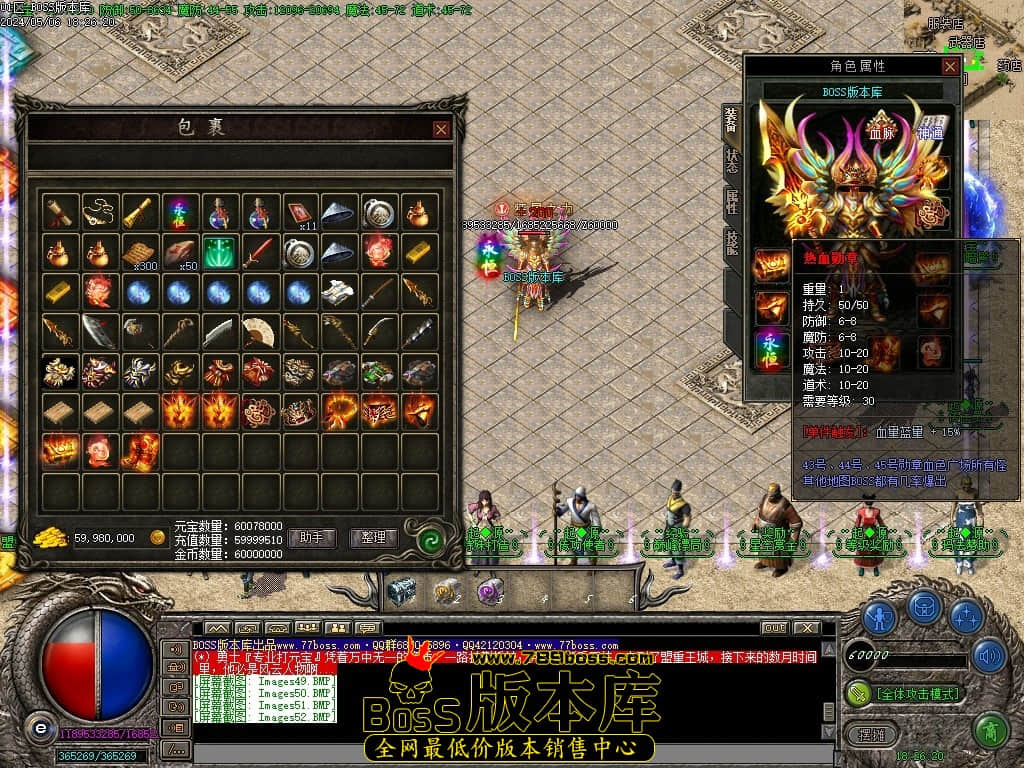Select the green glowing skill book item
This screenshot has height=768, width=1024.
[x=219, y=251]
